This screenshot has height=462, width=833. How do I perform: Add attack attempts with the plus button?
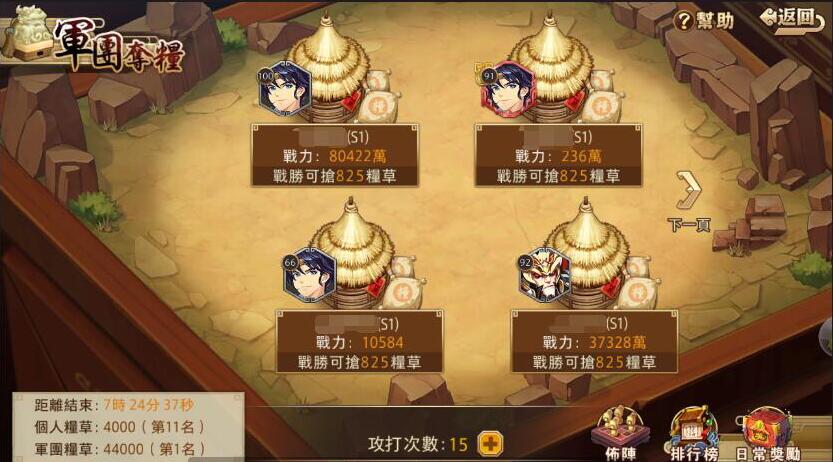click(x=490, y=443)
